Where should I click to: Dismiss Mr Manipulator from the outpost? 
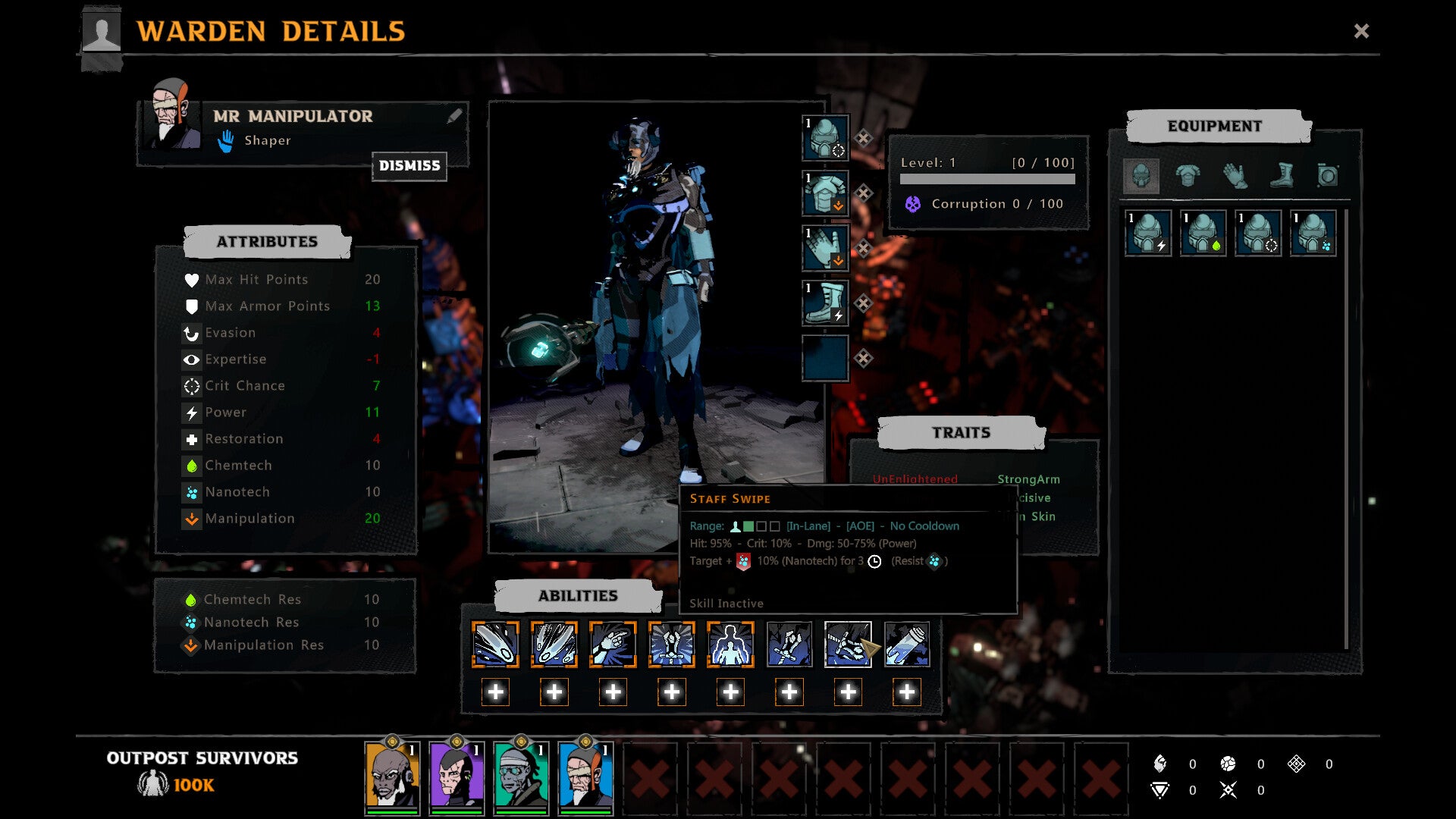pos(409,166)
